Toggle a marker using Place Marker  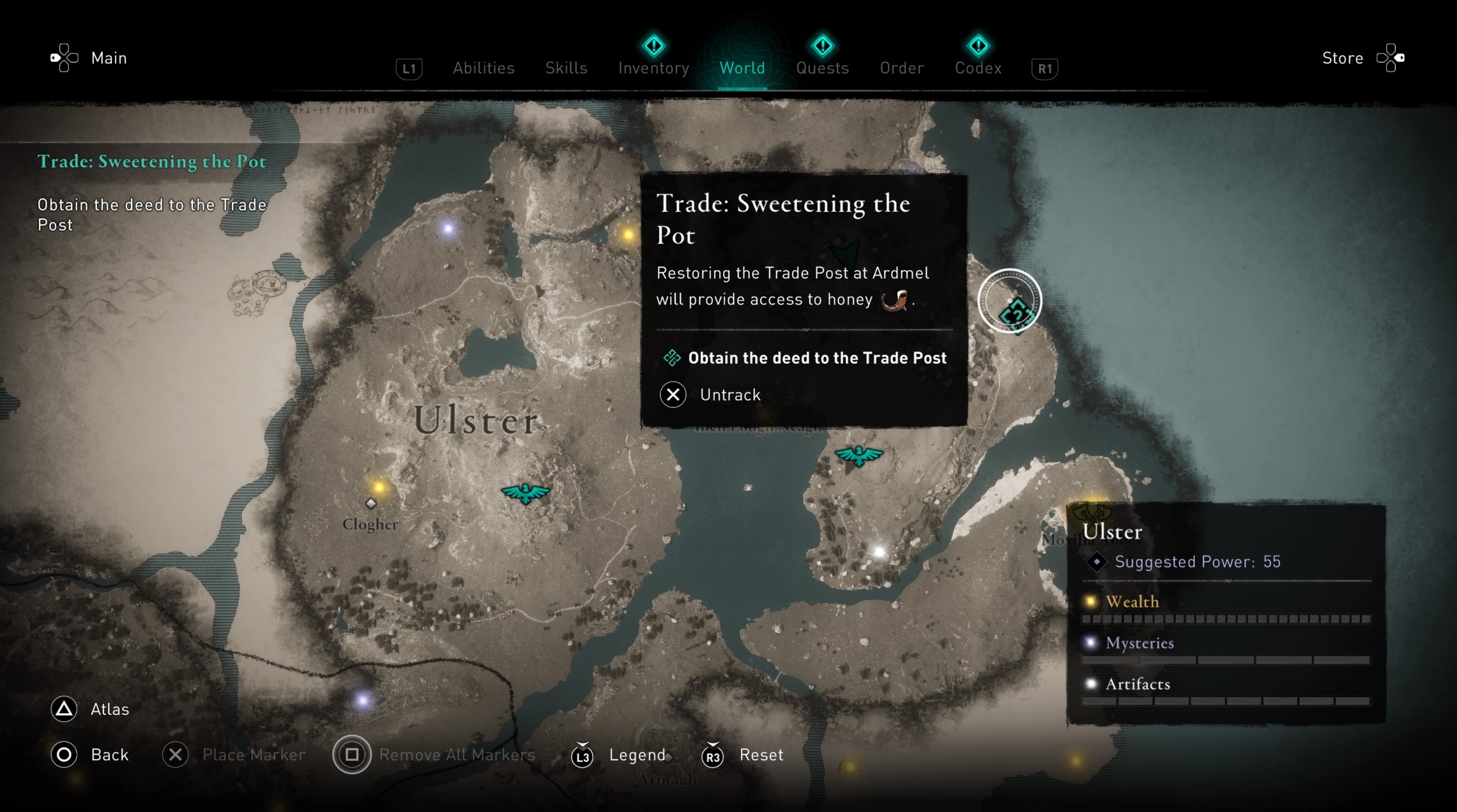pyautogui.click(x=254, y=755)
